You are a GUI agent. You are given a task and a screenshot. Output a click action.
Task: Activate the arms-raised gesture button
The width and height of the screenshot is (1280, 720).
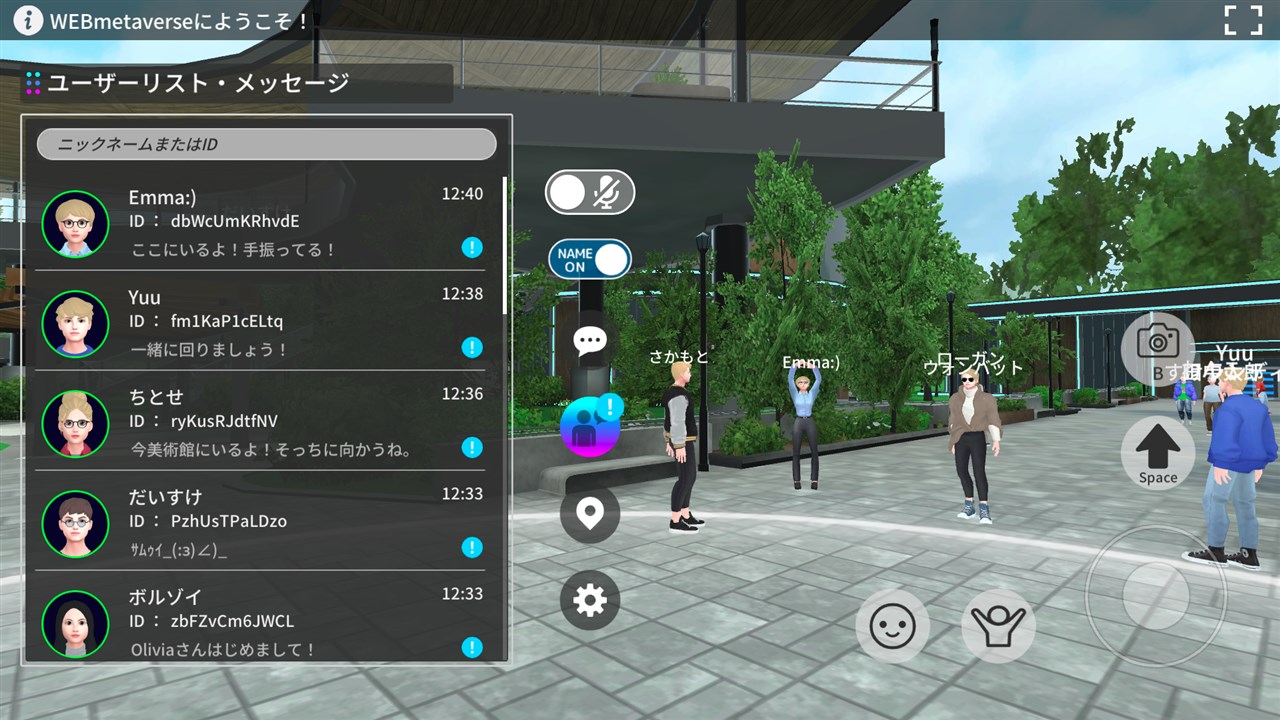click(x=998, y=627)
